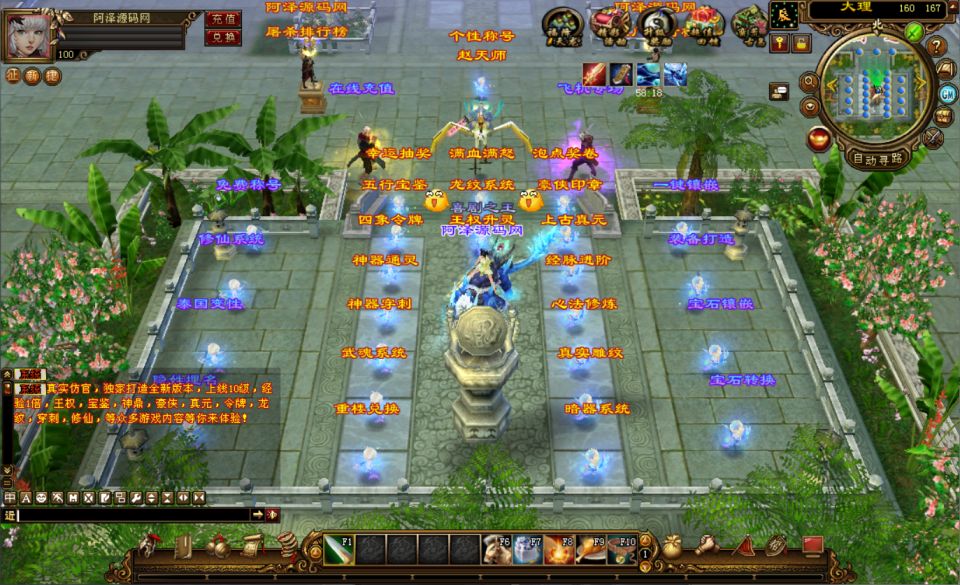Screen dimensions: 960x585
Task: Send the chat message with the arrow button
Action: 257,514
